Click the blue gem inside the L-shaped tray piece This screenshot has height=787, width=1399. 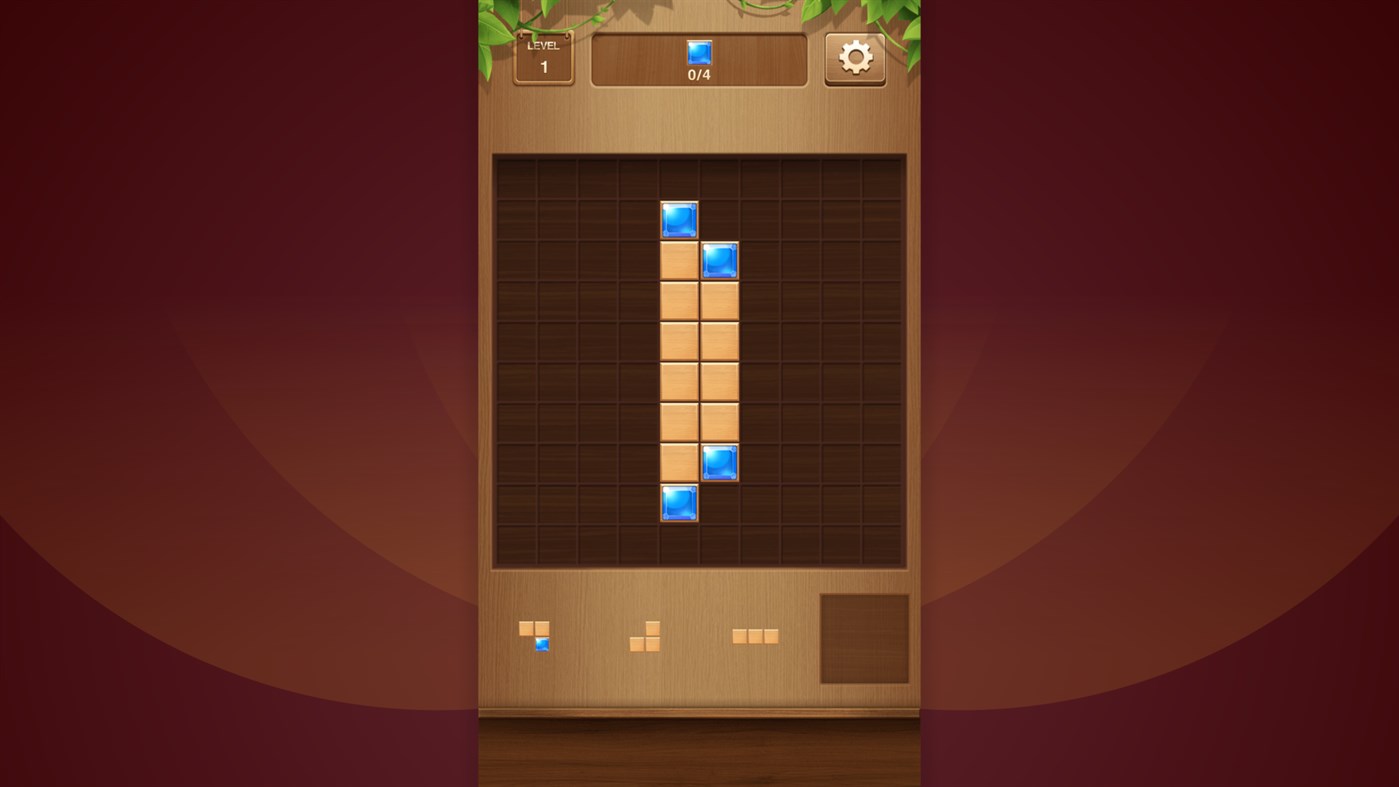click(x=541, y=643)
